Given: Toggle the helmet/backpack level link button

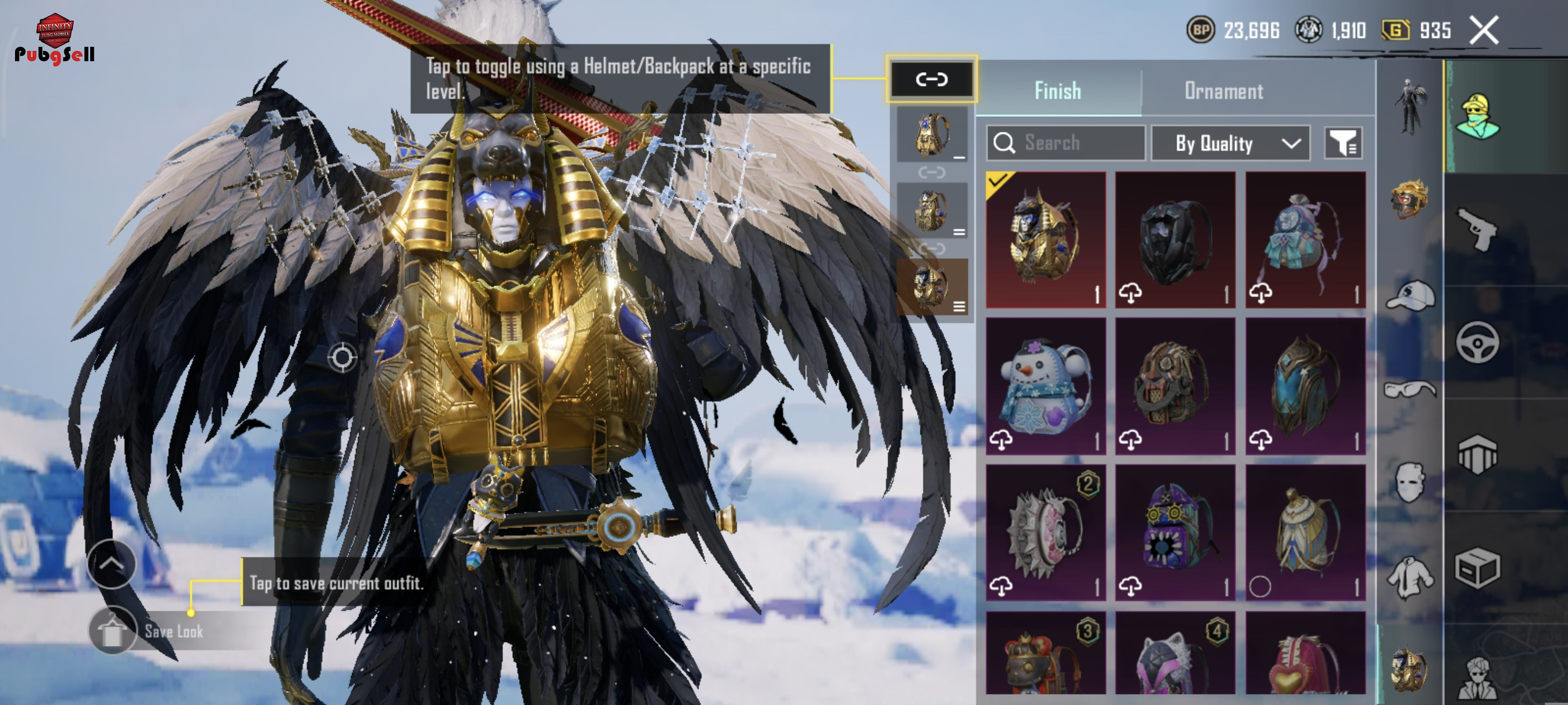Looking at the screenshot, I should coord(931,79).
